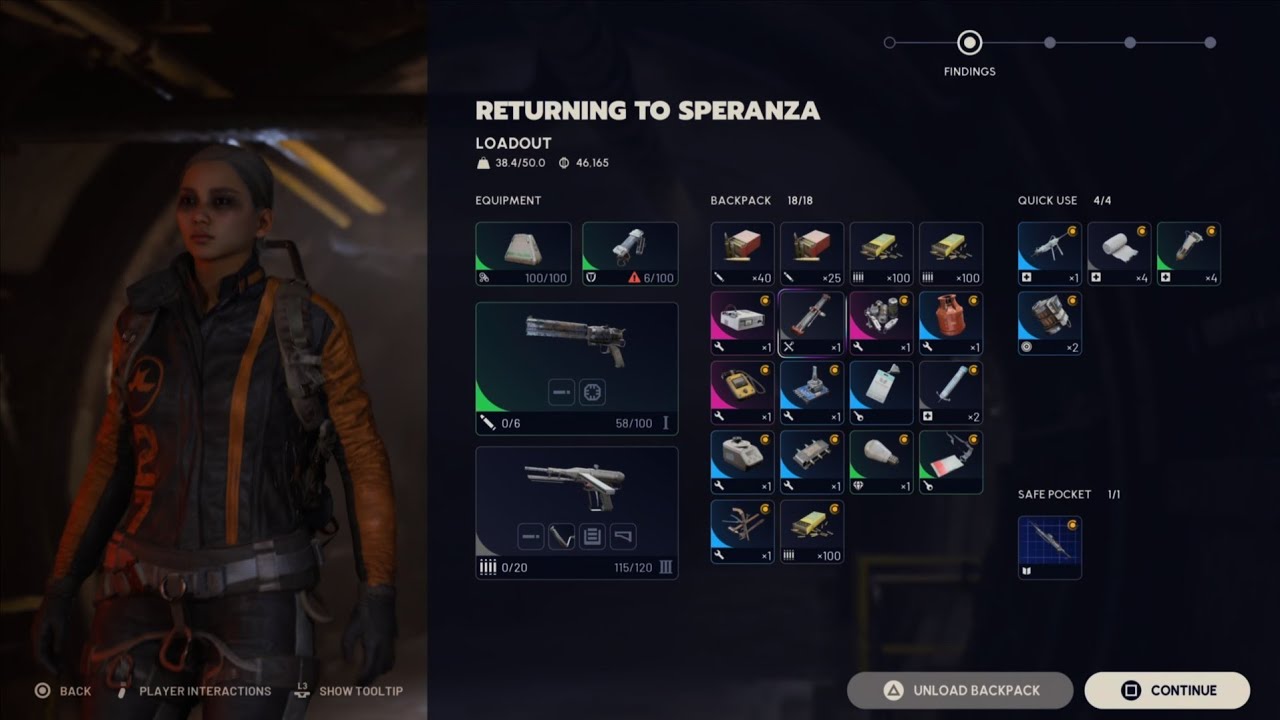Select the damaged shield slot at 6/100
Viewport: 1280px width, 720px height.
[630, 254]
